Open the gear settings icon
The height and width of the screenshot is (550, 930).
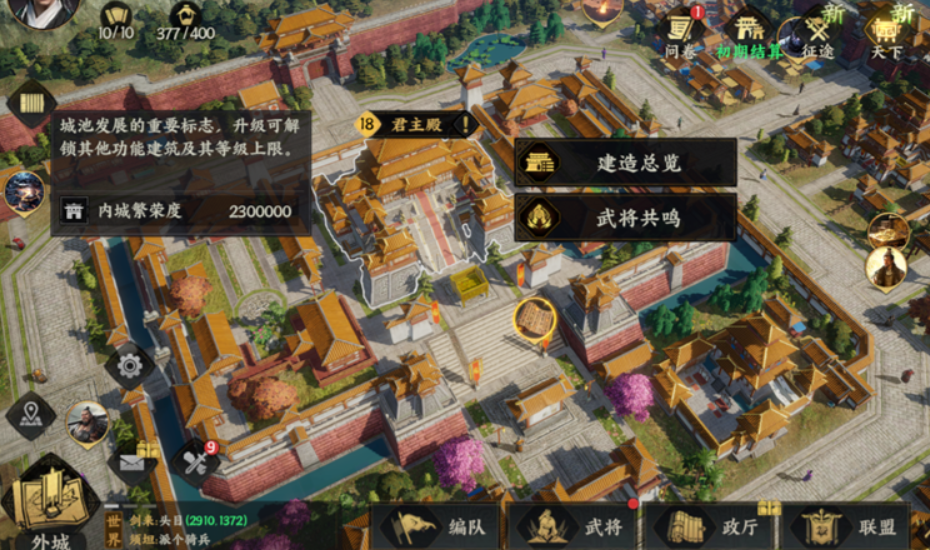[x=129, y=365]
